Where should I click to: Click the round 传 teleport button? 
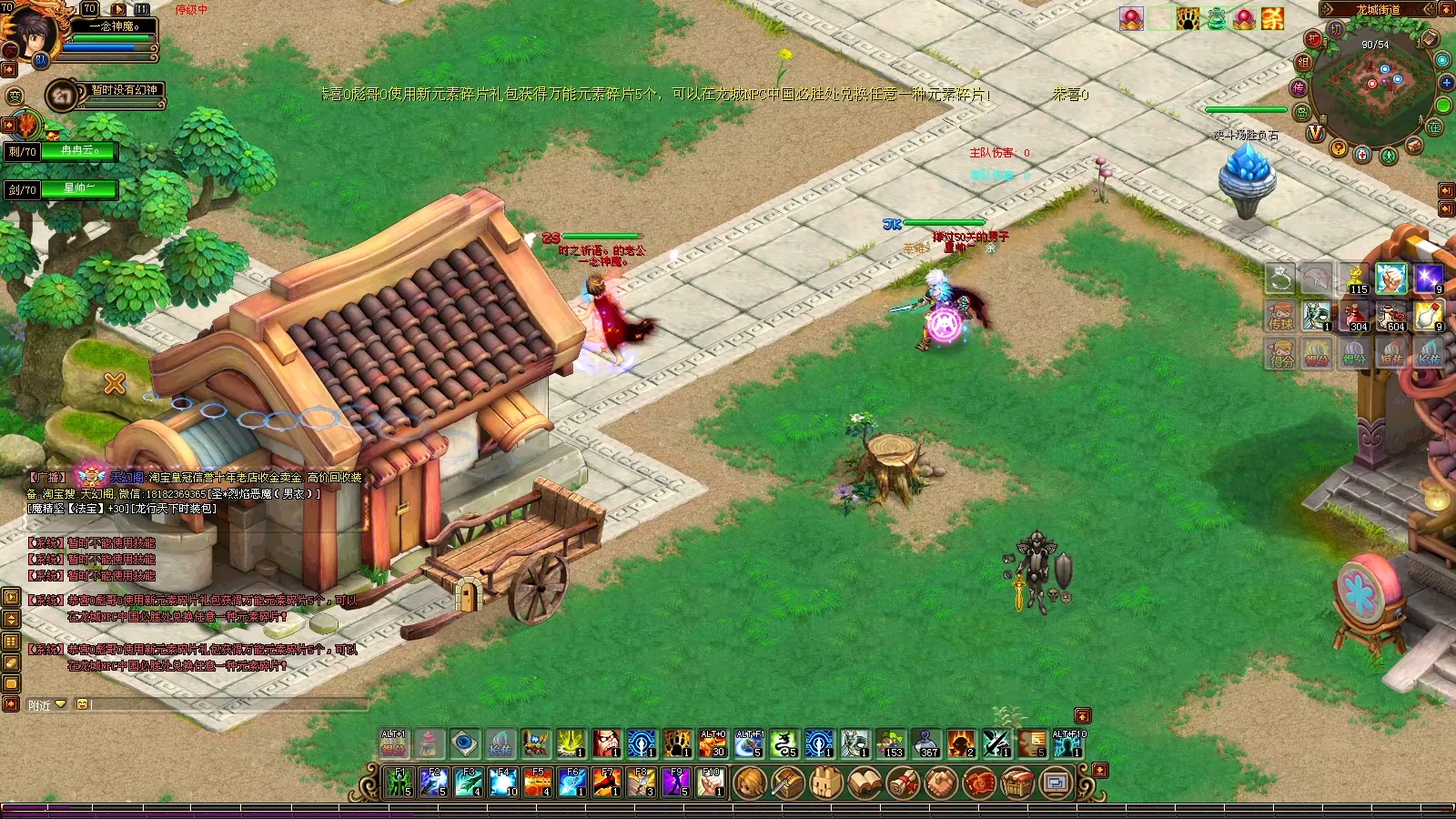[1299, 87]
